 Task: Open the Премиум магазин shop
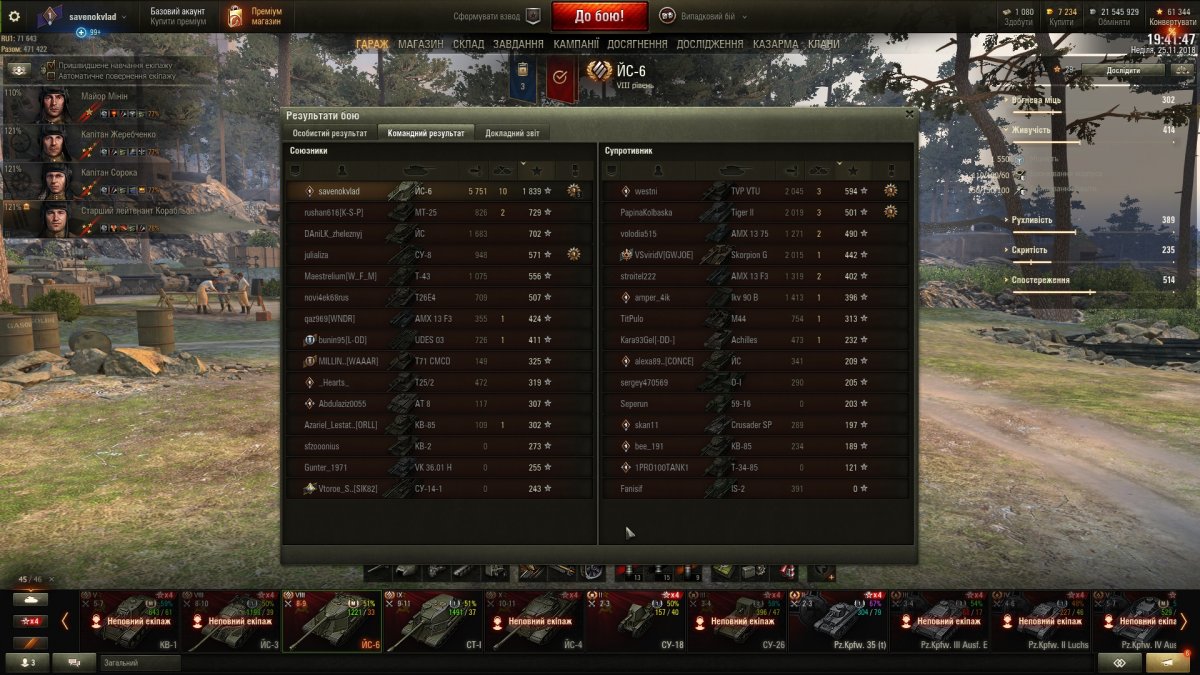[x=254, y=16]
